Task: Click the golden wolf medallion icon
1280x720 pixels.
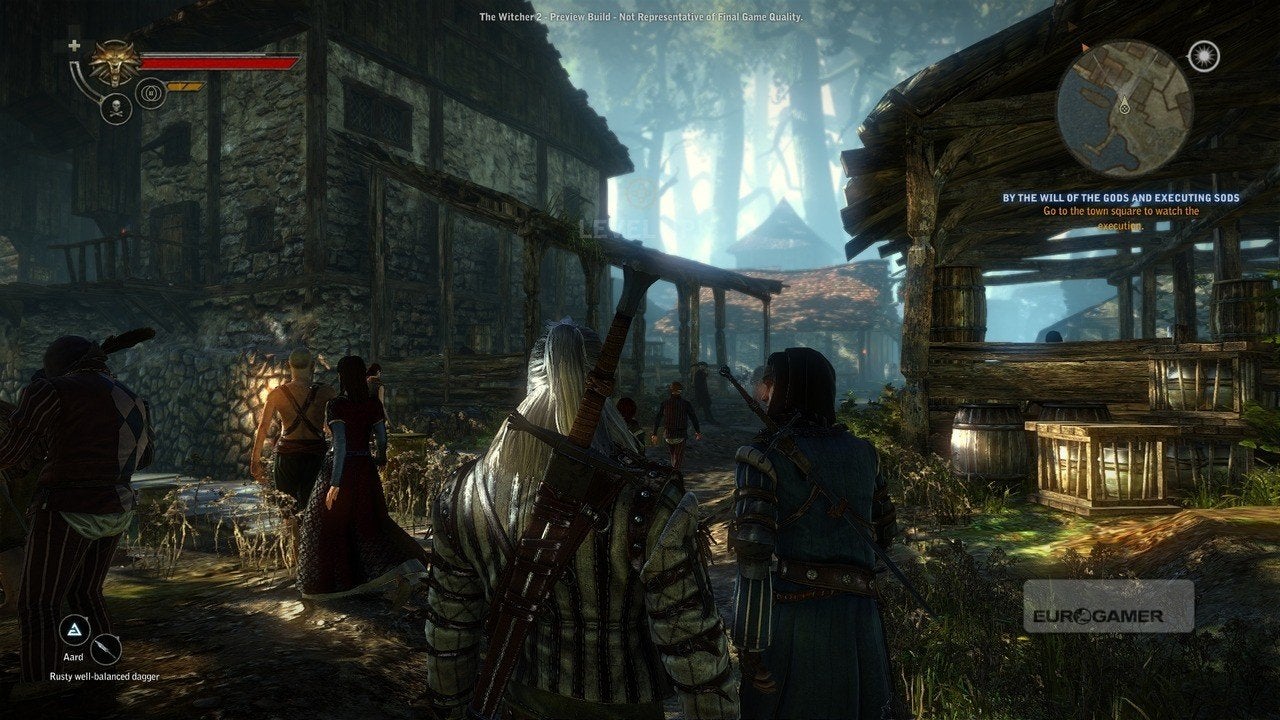Action: pyautogui.click(x=114, y=62)
